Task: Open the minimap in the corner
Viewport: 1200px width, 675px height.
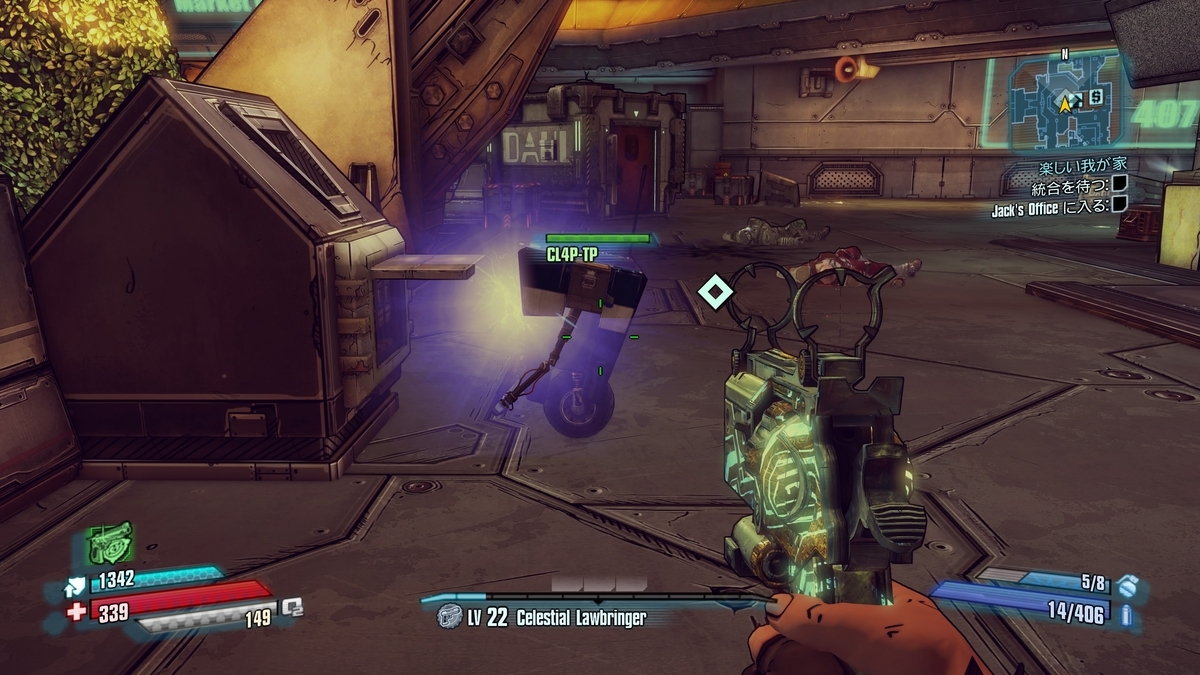Action: [x=1062, y=102]
